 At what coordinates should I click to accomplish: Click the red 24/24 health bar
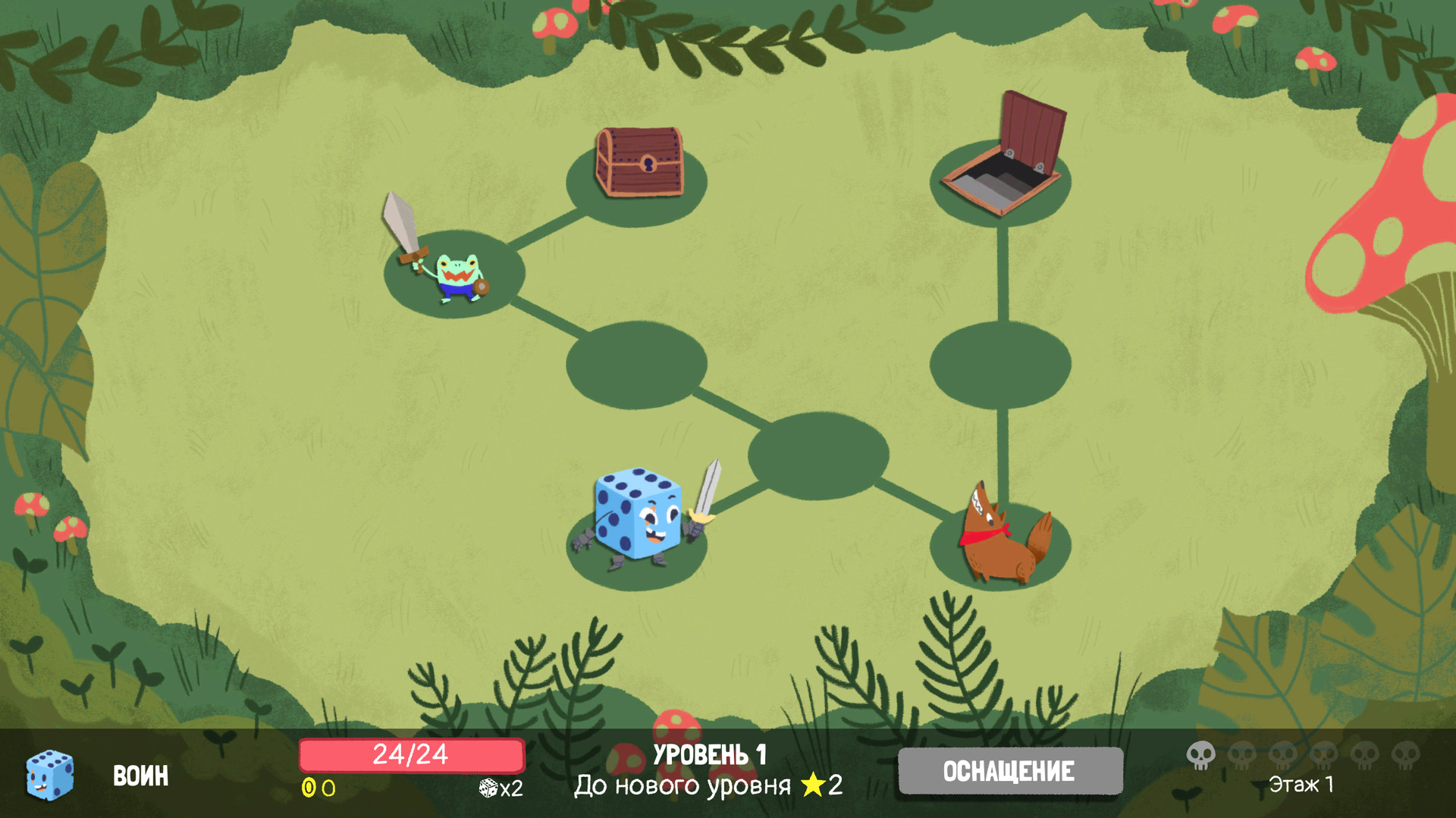412,754
